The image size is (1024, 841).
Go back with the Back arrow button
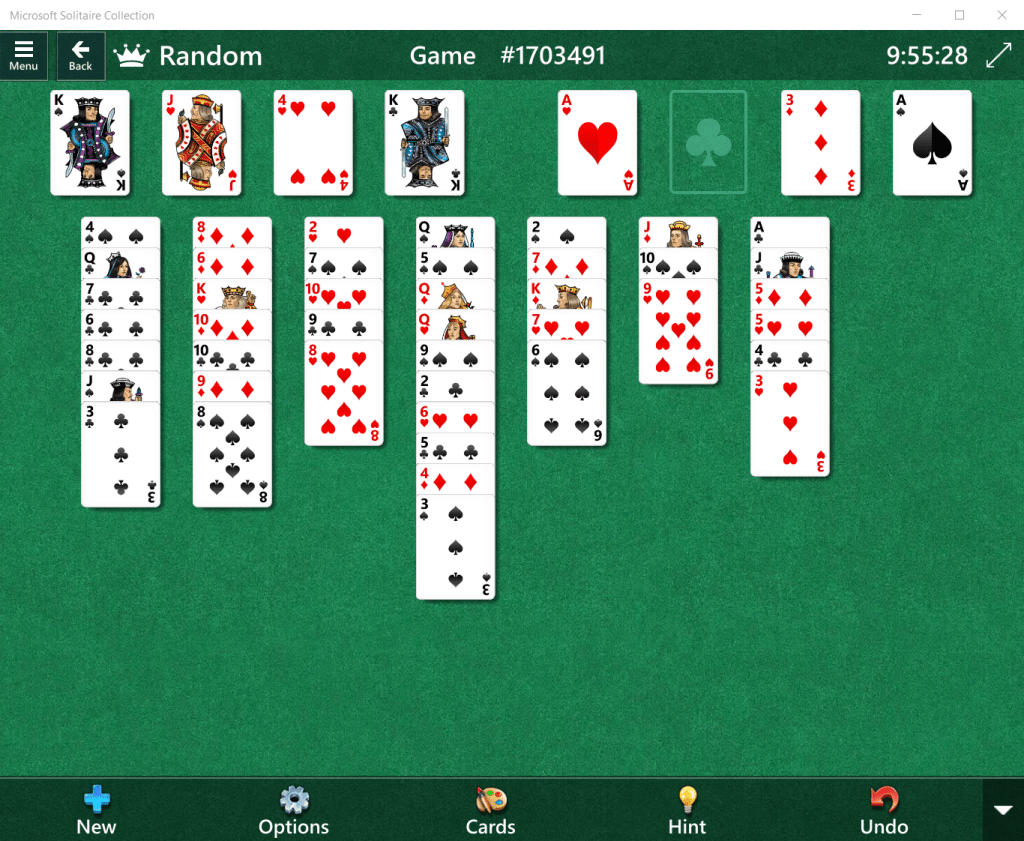[x=80, y=55]
